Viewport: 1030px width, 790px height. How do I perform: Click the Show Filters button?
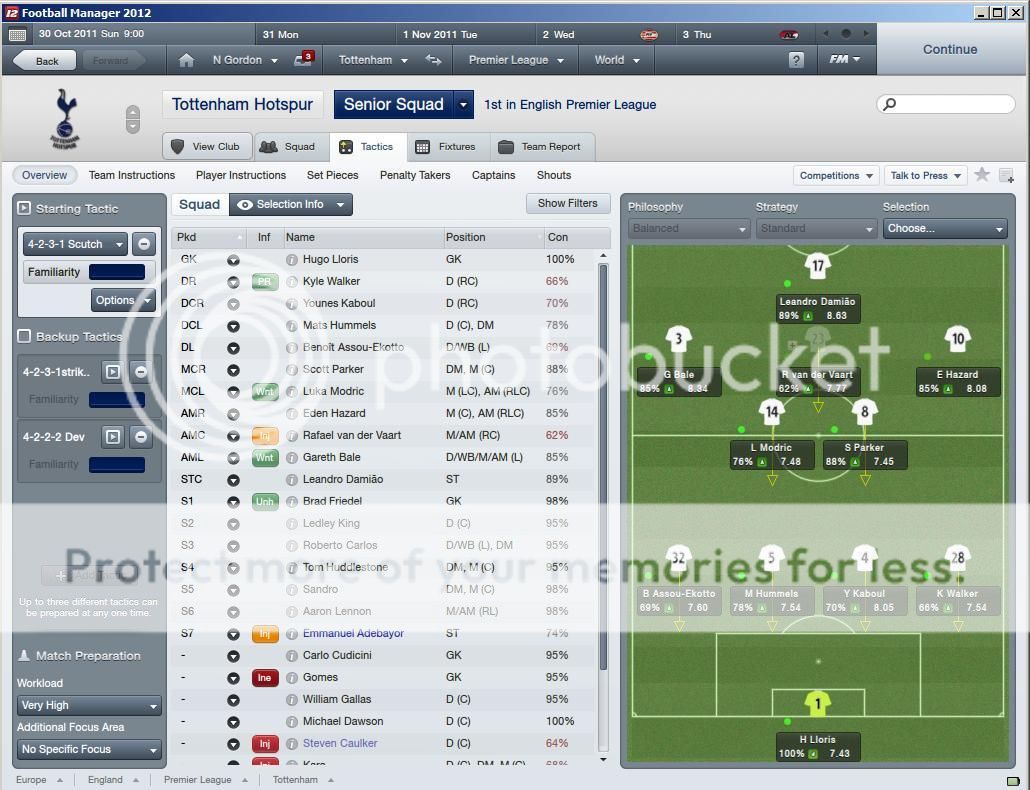click(x=567, y=203)
